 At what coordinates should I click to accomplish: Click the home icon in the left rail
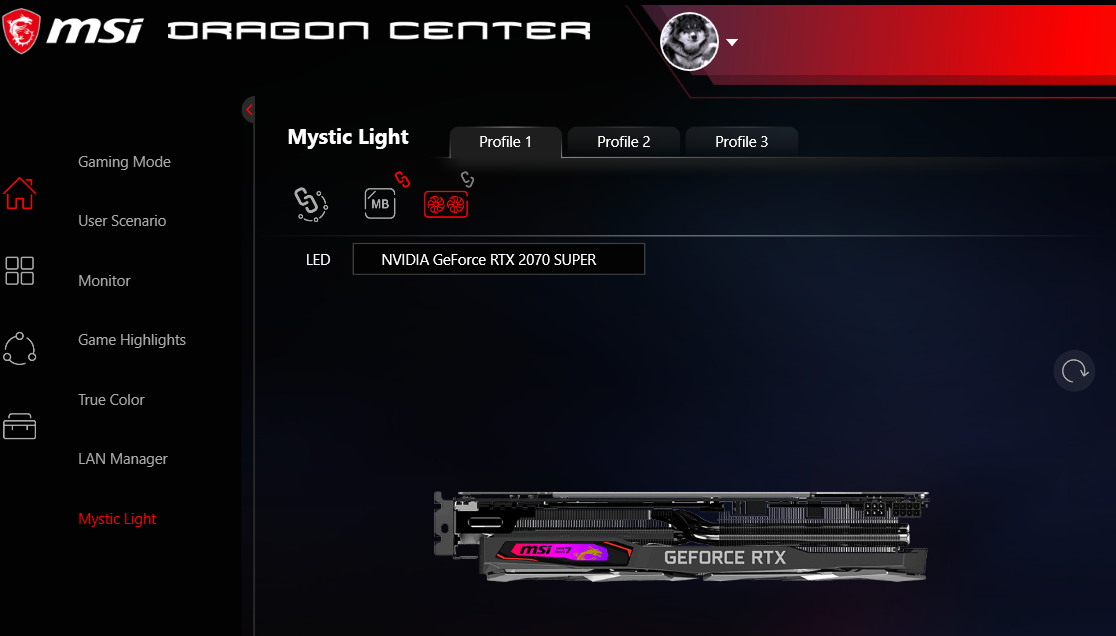click(20, 193)
